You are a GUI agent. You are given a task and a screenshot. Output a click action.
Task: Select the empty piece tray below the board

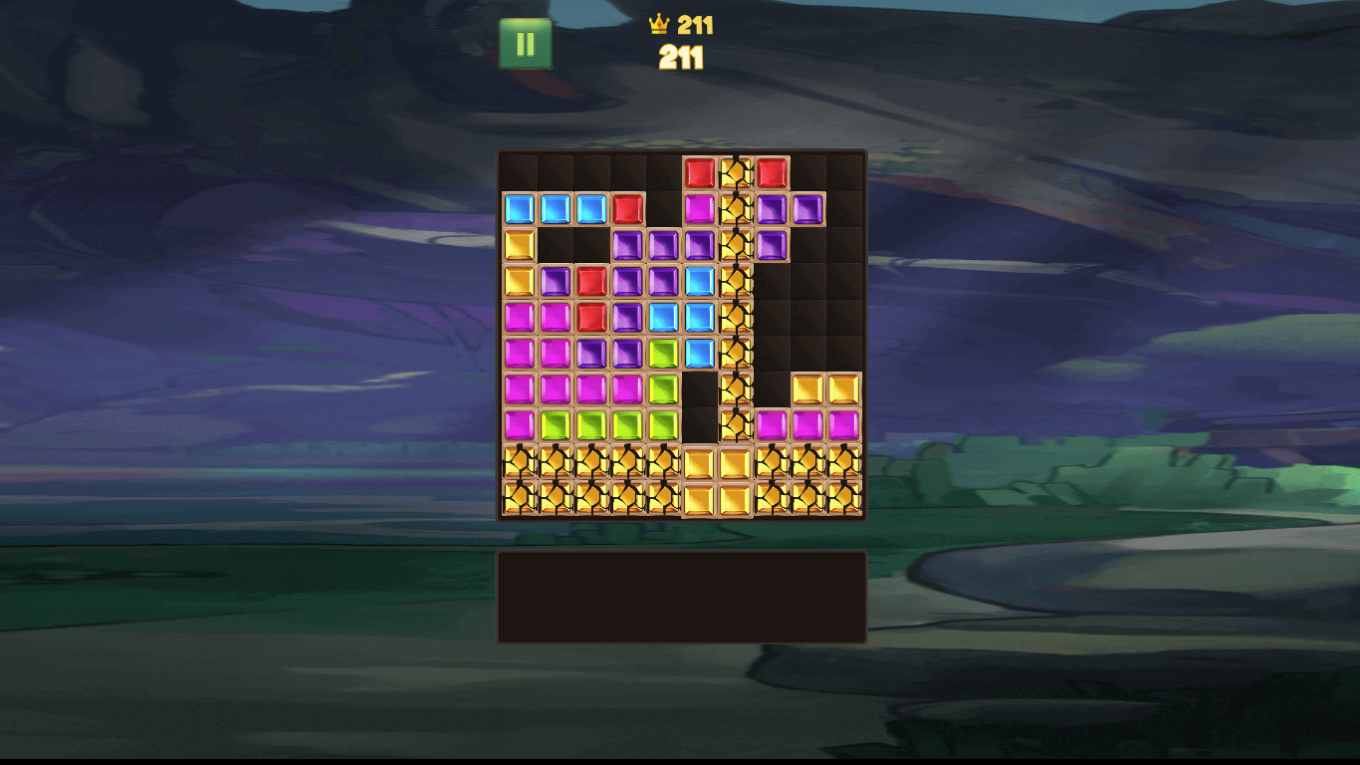coord(680,593)
